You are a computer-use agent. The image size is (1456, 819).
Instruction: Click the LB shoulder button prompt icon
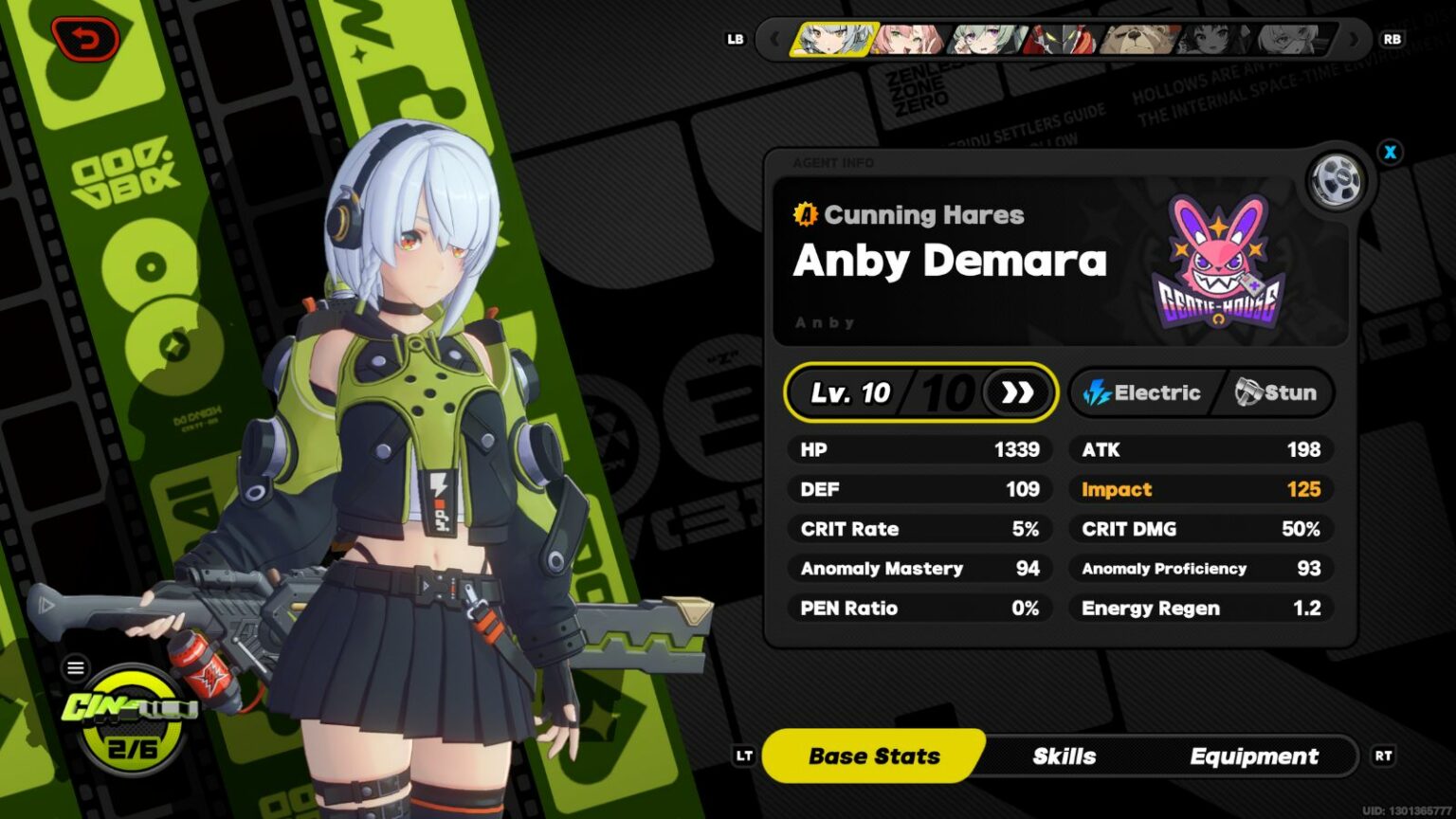click(x=735, y=40)
